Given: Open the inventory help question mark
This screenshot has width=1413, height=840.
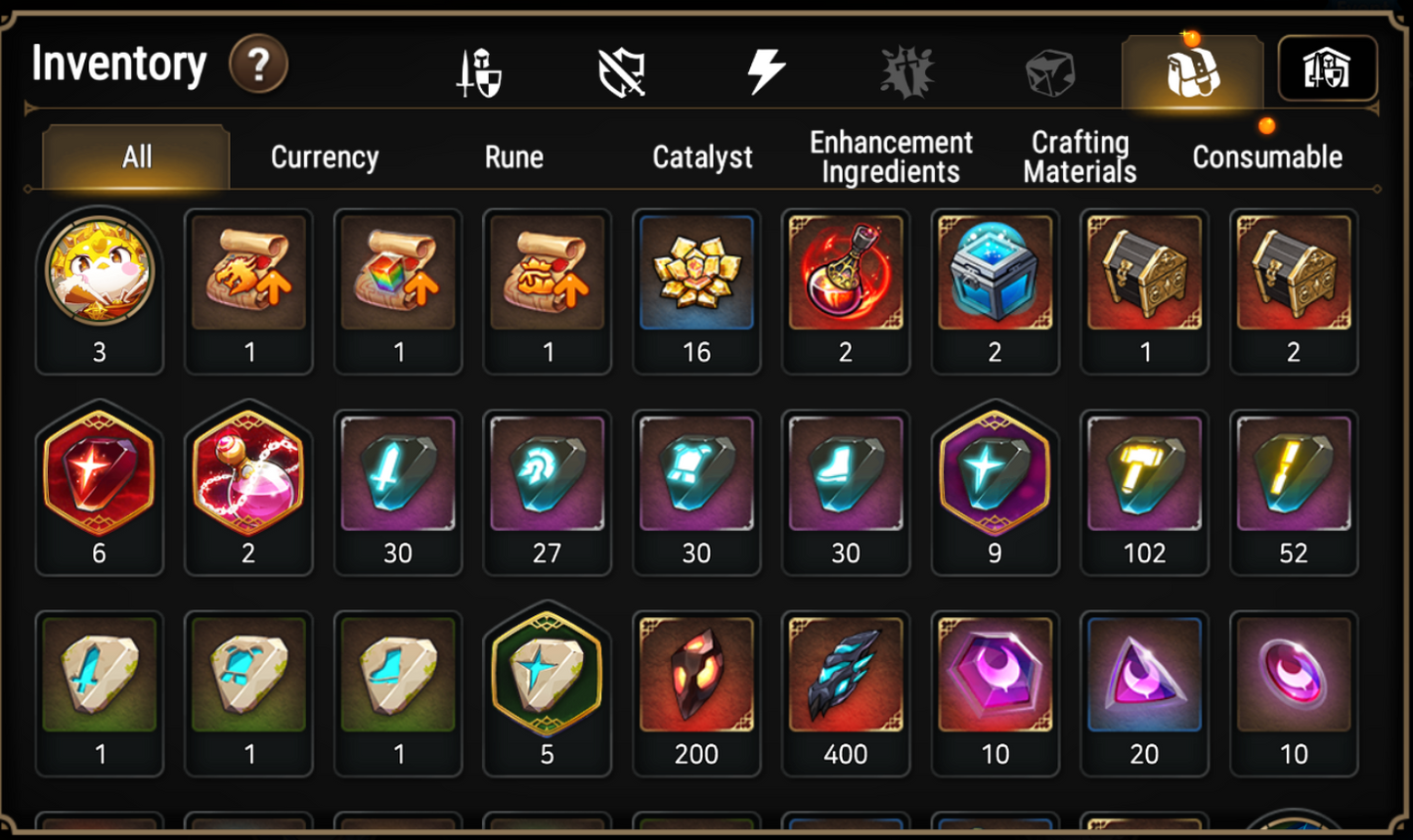Looking at the screenshot, I should pyautogui.click(x=258, y=66).
